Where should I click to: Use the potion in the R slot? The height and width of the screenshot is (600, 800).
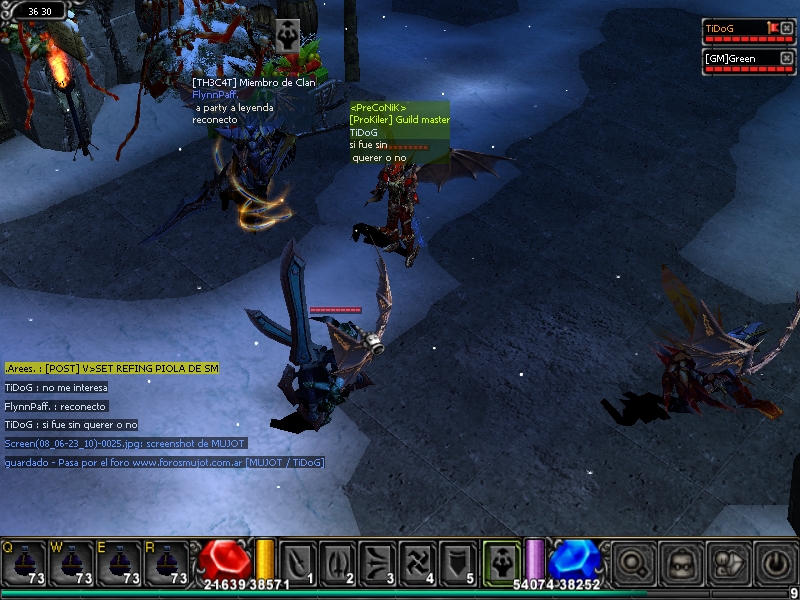point(167,563)
